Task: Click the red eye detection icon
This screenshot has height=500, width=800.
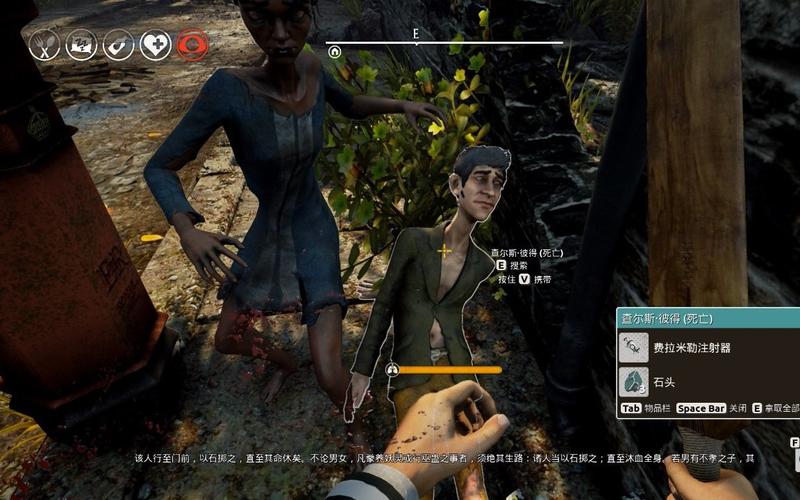Action: click(x=191, y=44)
